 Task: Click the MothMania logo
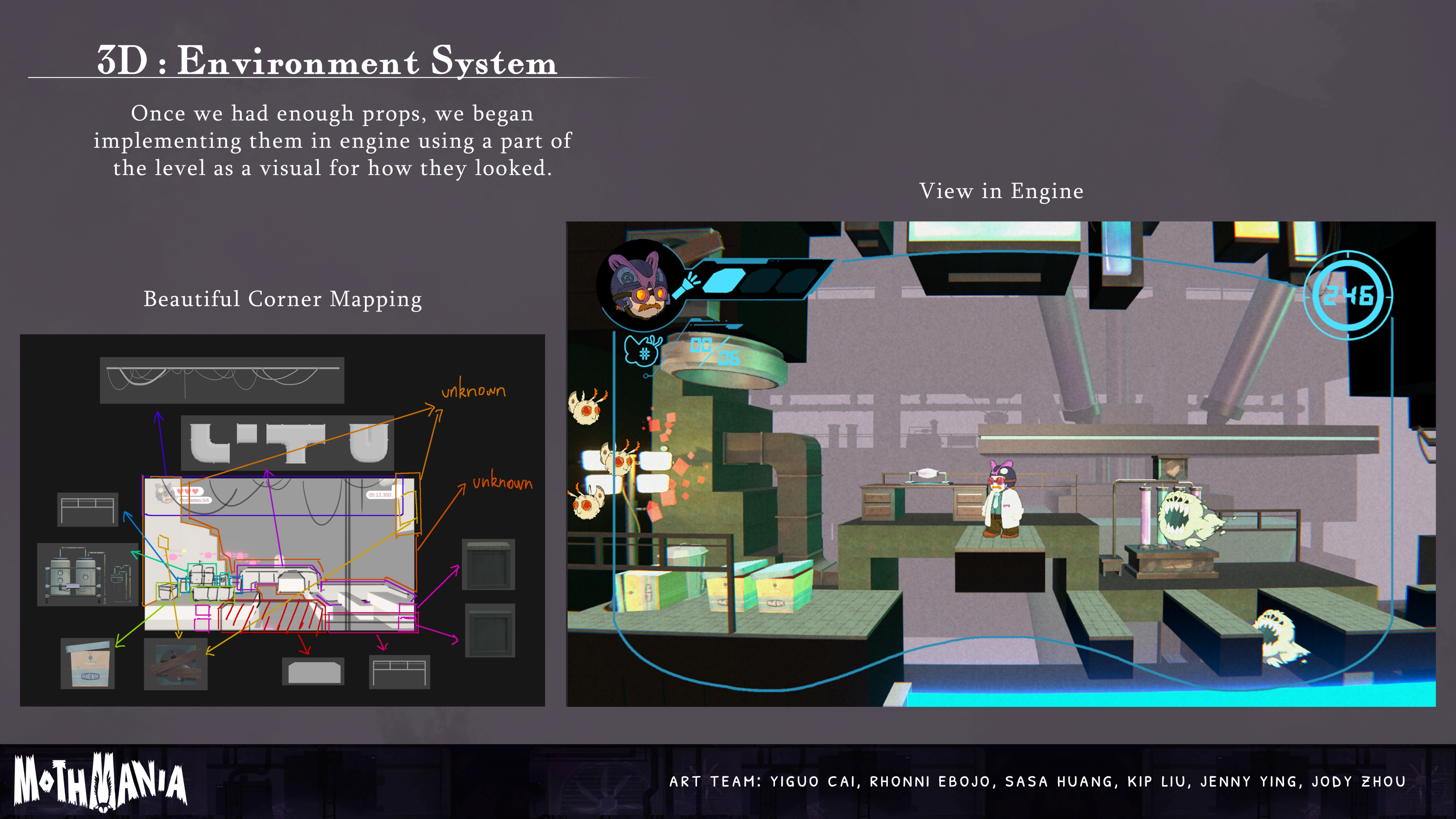click(x=100, y=782)
